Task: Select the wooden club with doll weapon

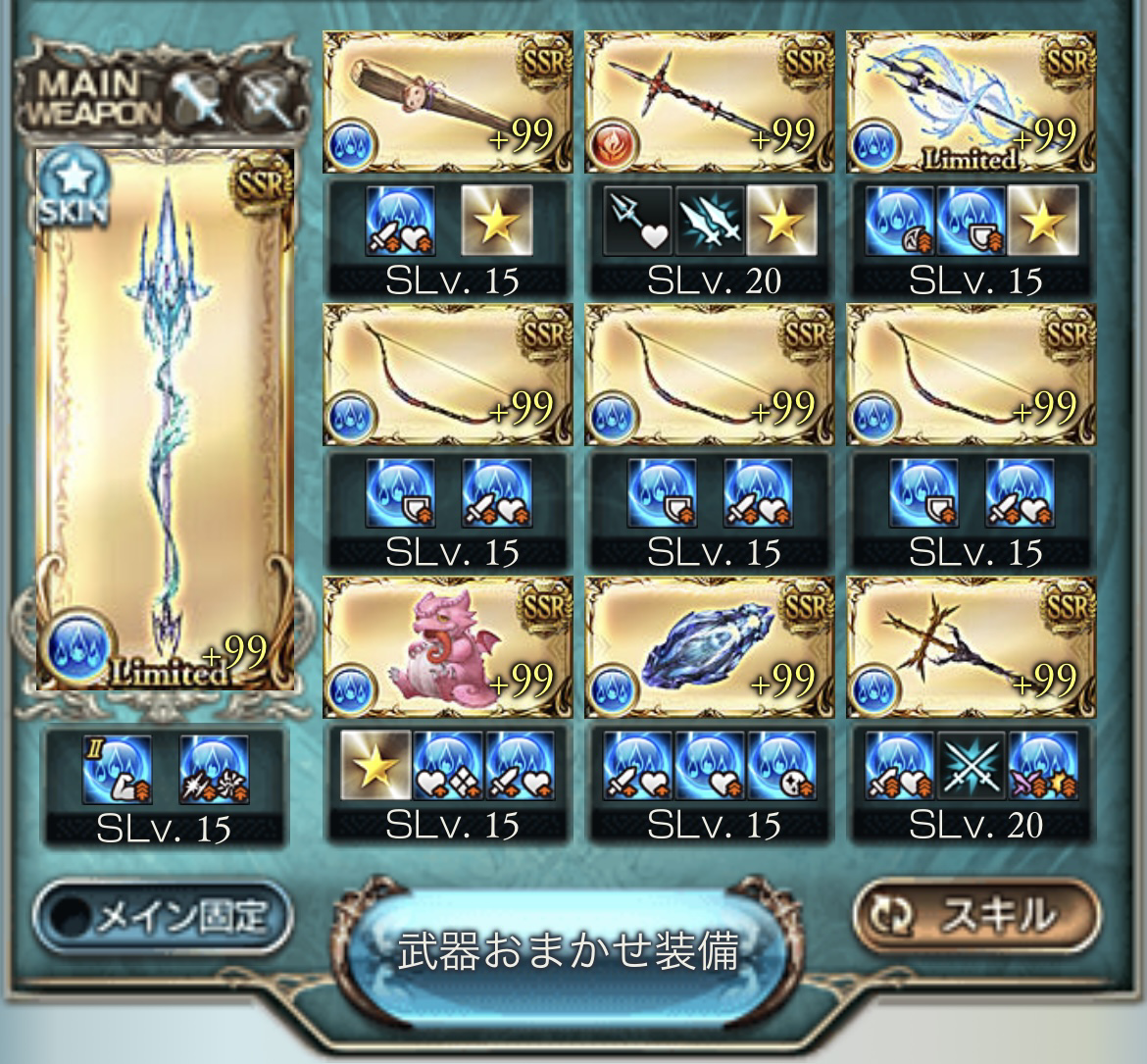Action: click(447, 102)
